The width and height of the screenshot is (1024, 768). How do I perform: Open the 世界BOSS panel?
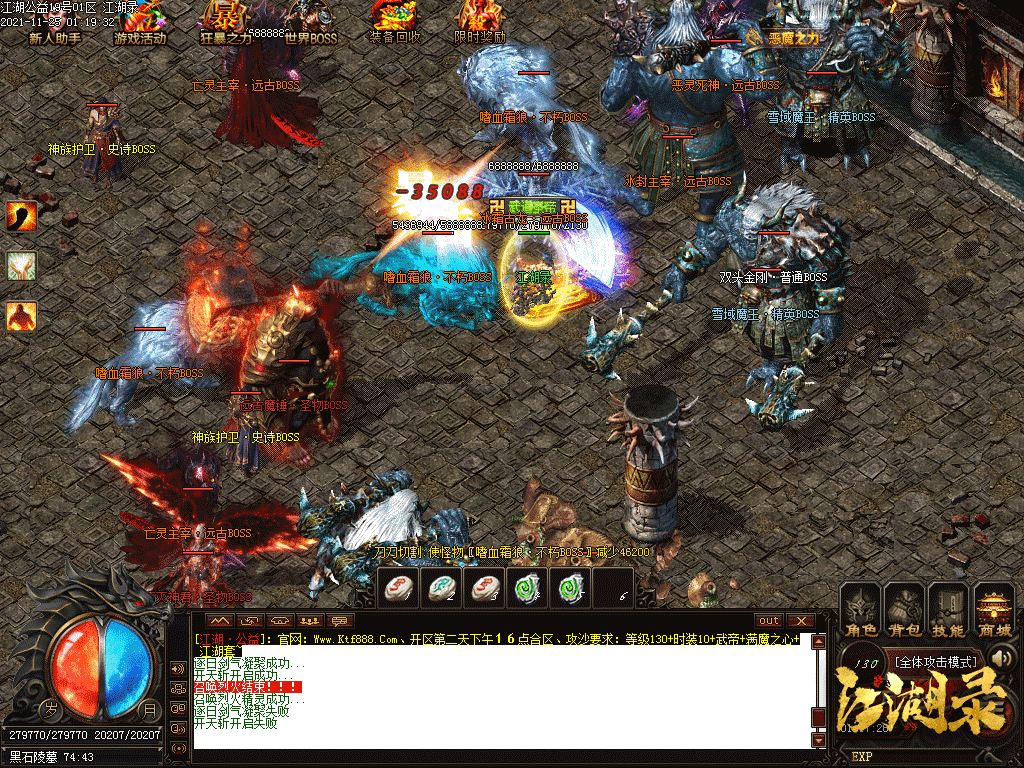(x=311, y=24)
